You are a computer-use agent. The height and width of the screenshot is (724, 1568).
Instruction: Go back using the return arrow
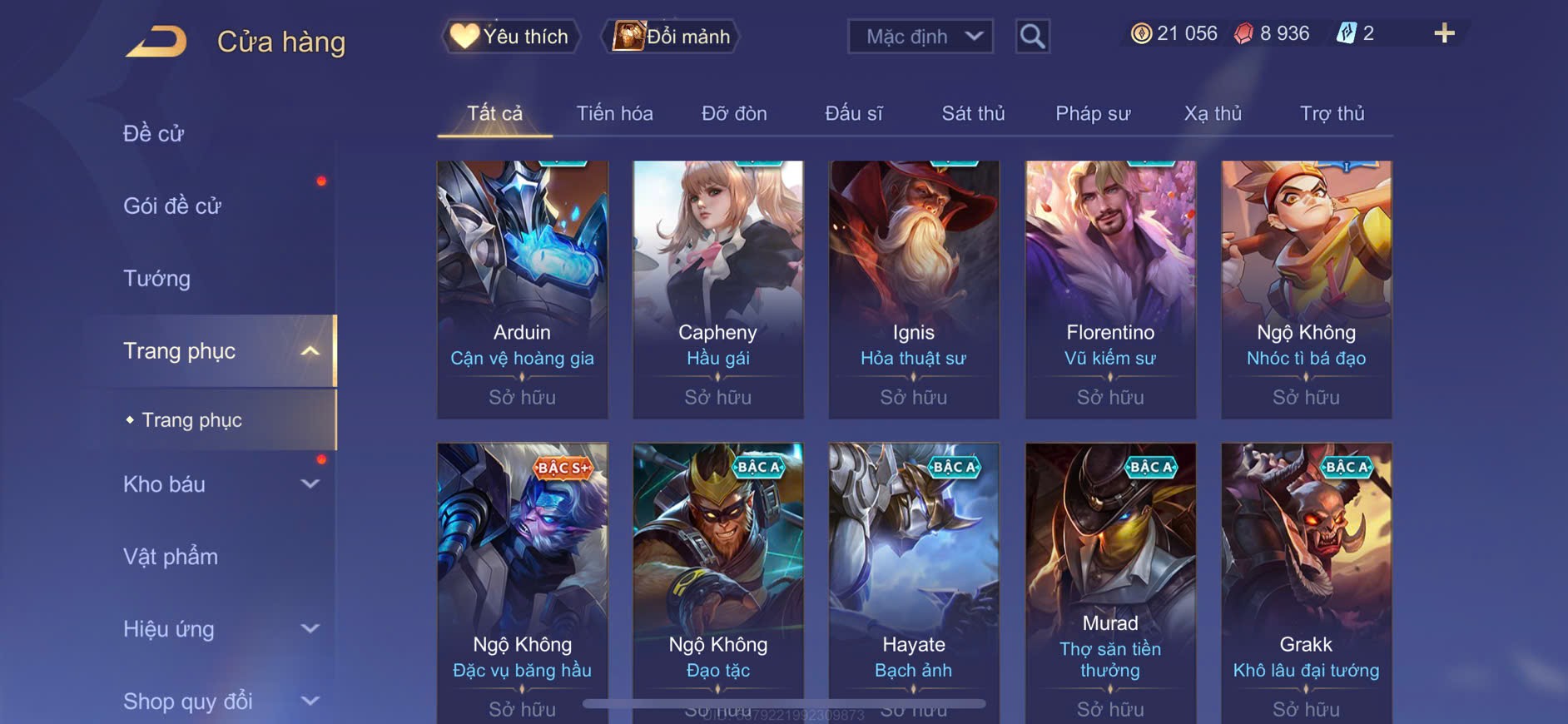[x=156, y=42]
